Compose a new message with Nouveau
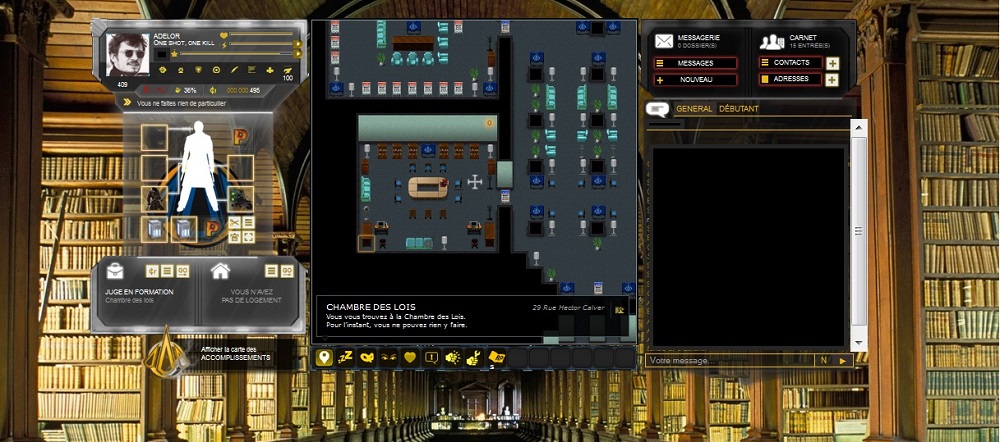 696,79
